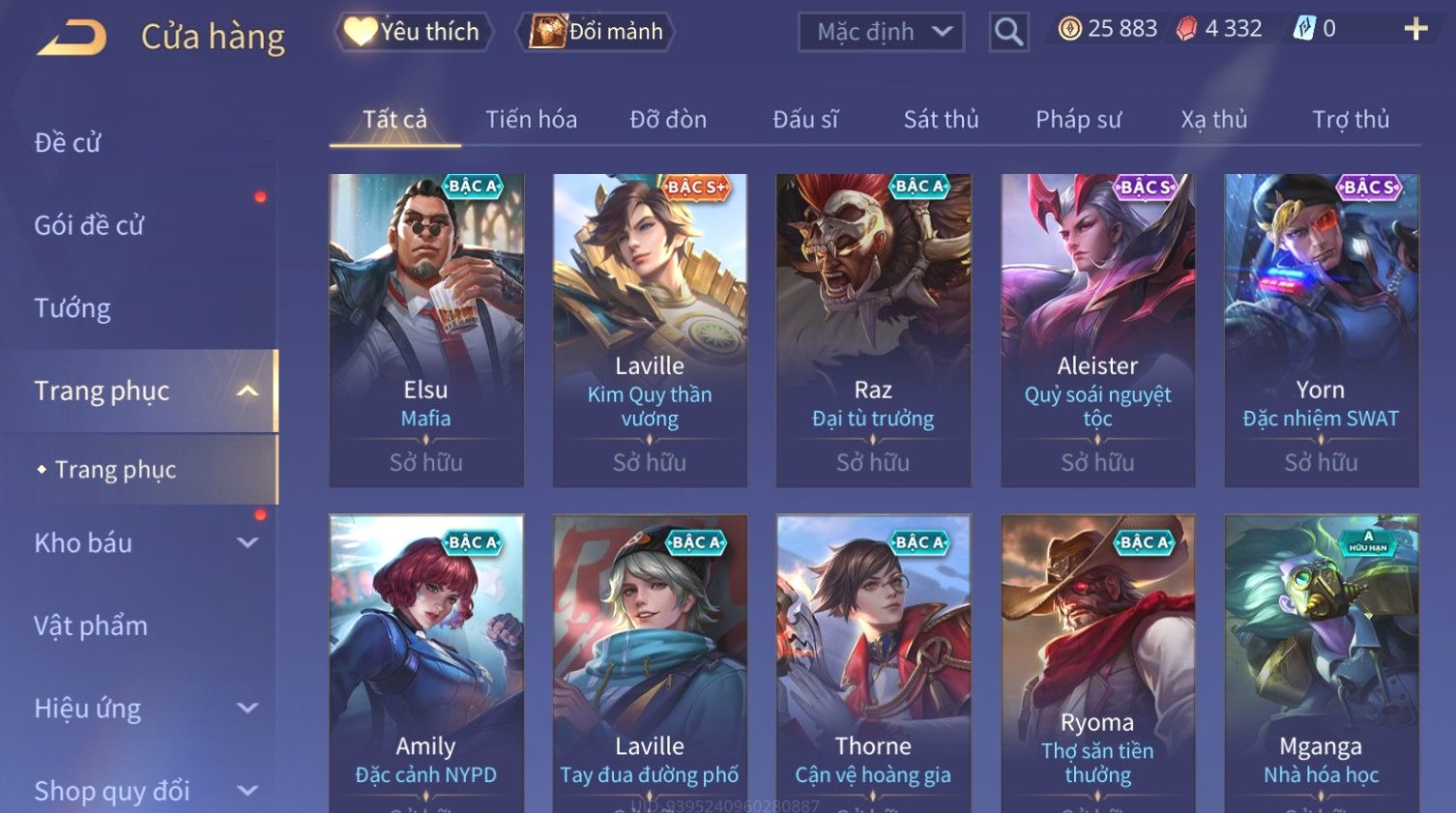Select the Sát thủ category tab

(941, 120)
